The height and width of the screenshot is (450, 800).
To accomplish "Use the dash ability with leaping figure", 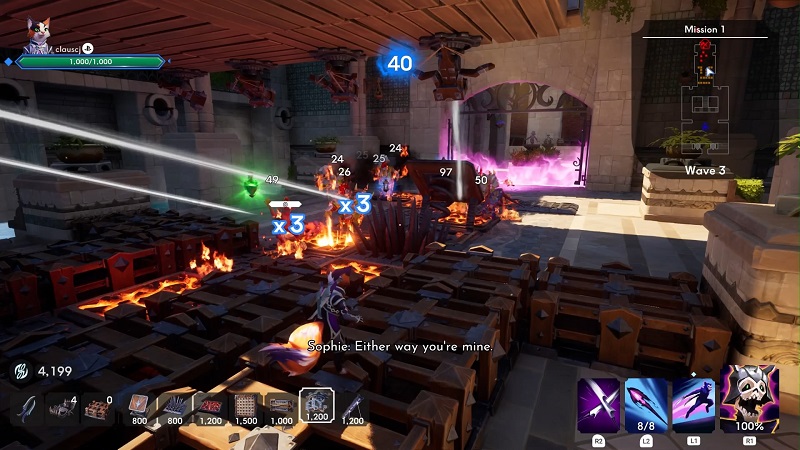I will [x=693, y=405].
